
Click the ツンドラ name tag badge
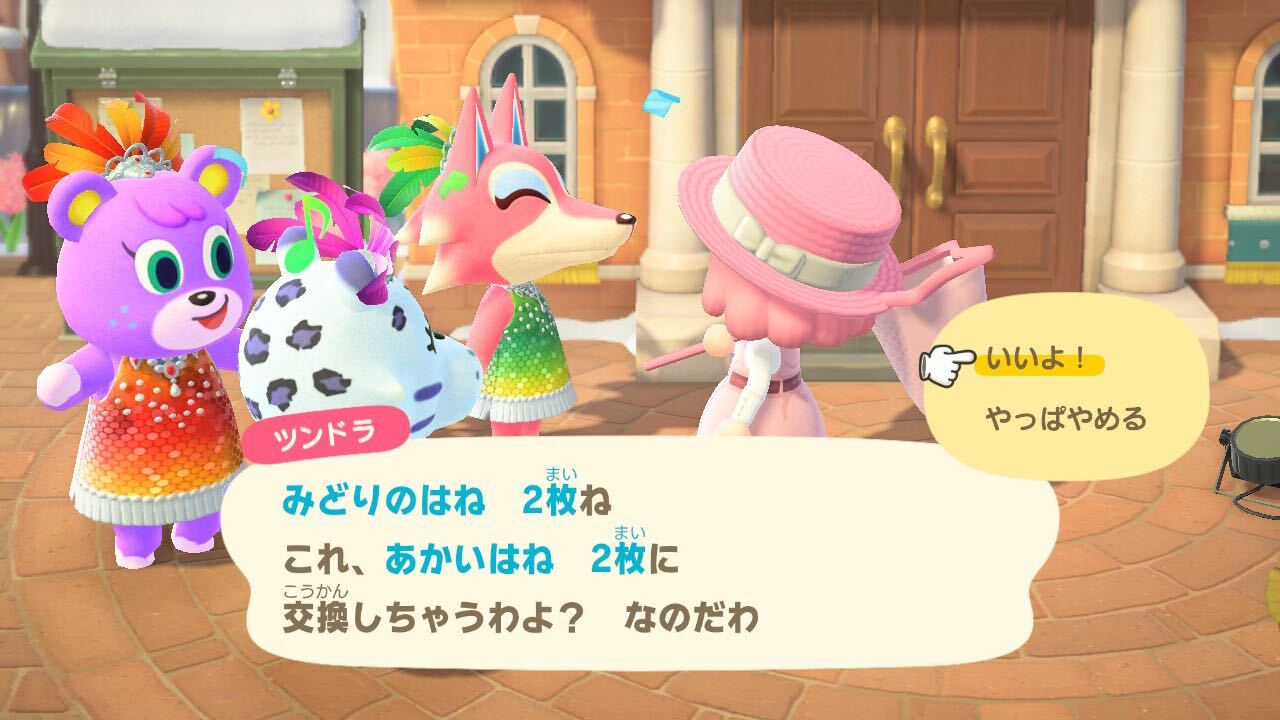click(x=323, y=430)
